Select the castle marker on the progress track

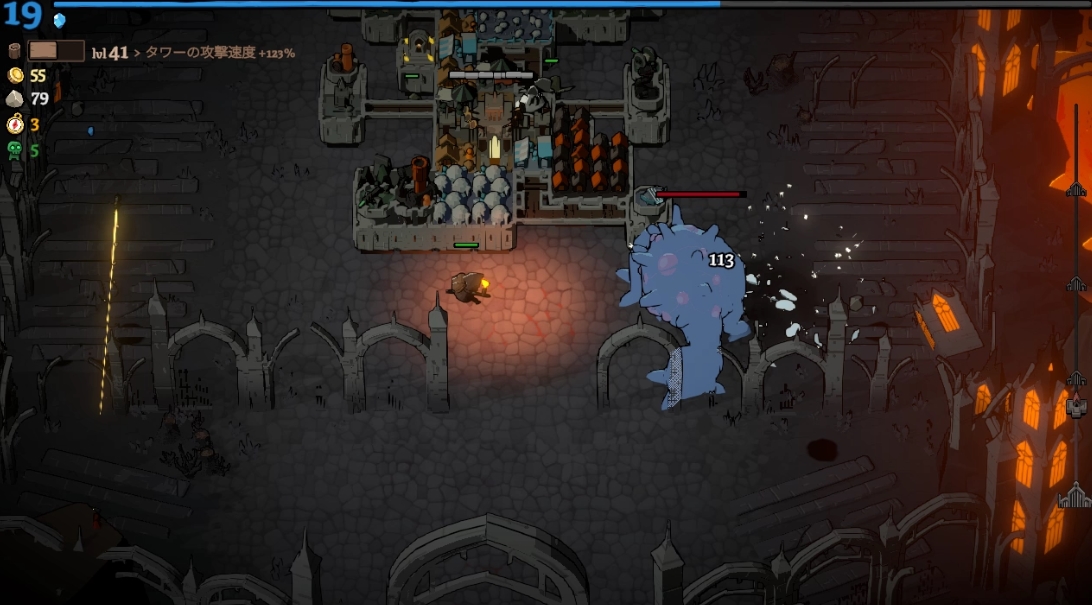point(1075,496)
